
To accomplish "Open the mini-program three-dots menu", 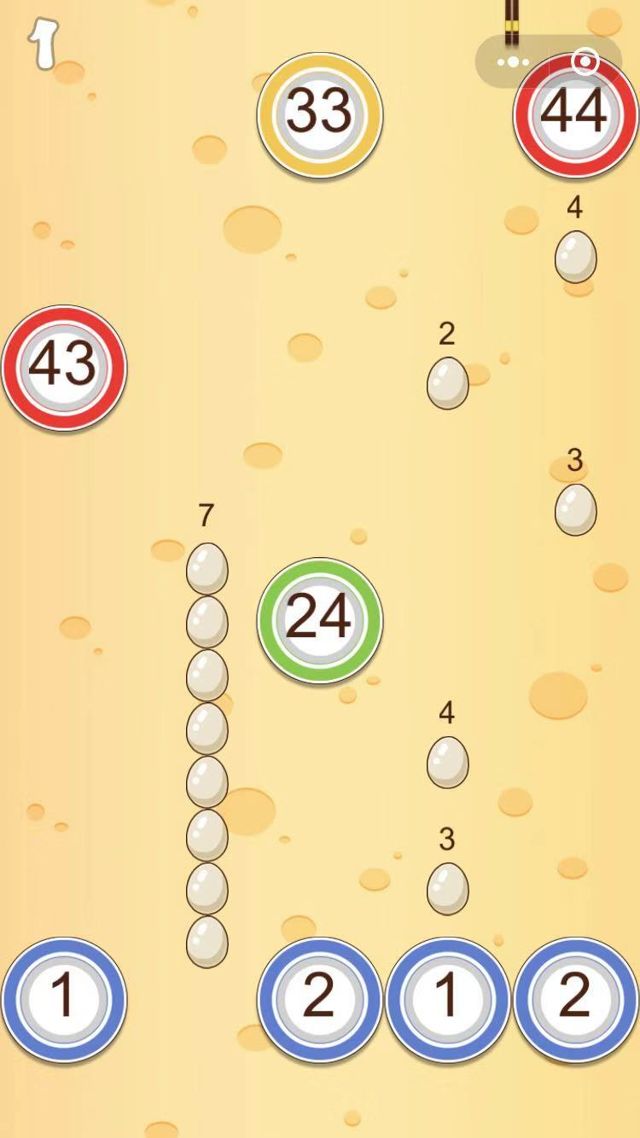I will (514, 62).
